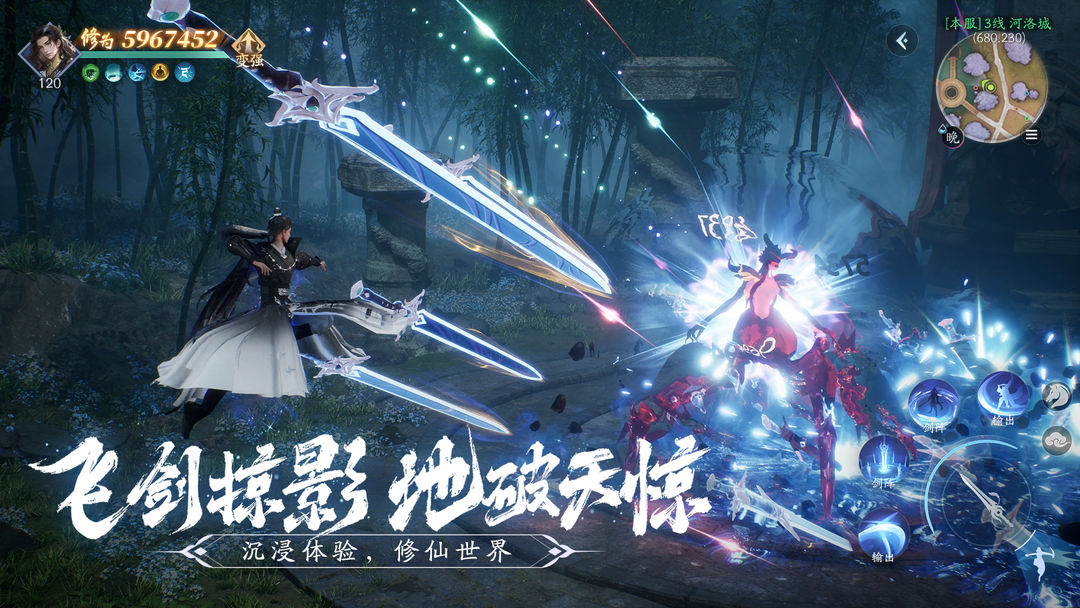Use the 输出 skill with the leaping figure

[x=1003, y=396]
